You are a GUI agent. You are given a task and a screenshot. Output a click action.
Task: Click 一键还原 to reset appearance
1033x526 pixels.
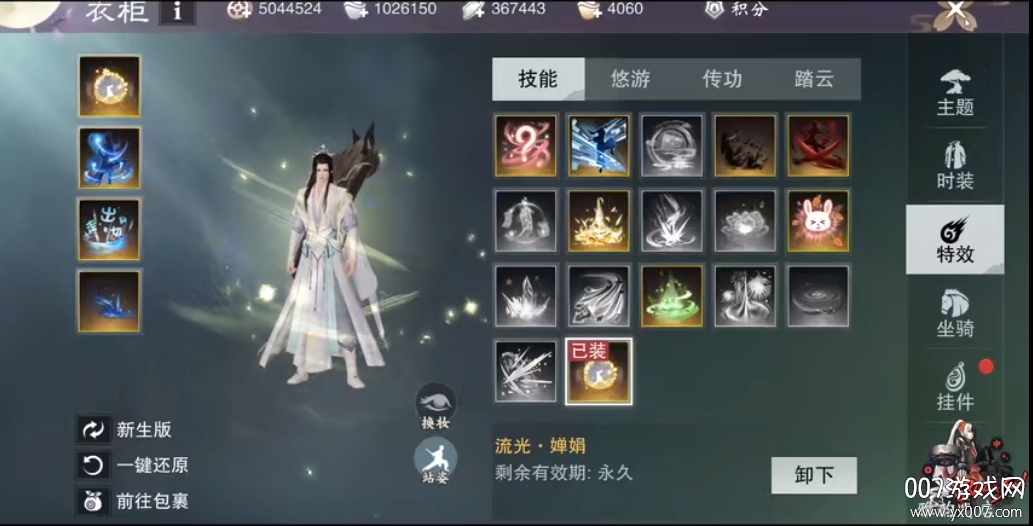click(94, 465)
